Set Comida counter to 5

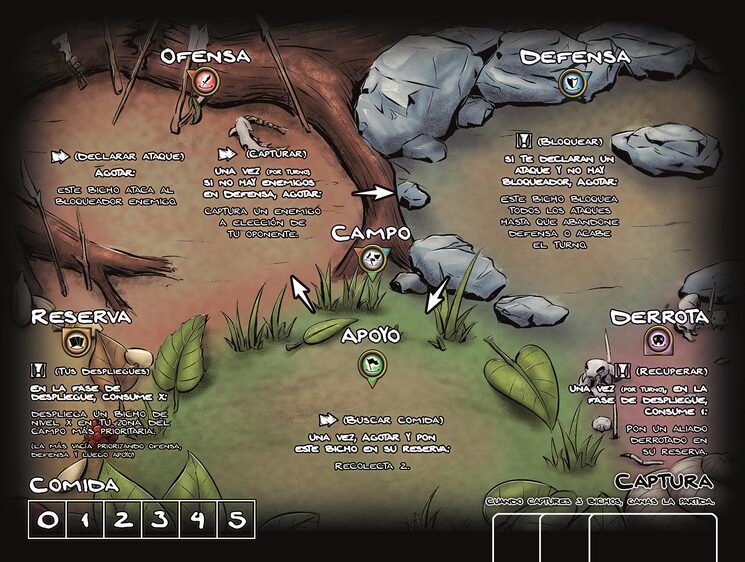(x=236, y=519)
